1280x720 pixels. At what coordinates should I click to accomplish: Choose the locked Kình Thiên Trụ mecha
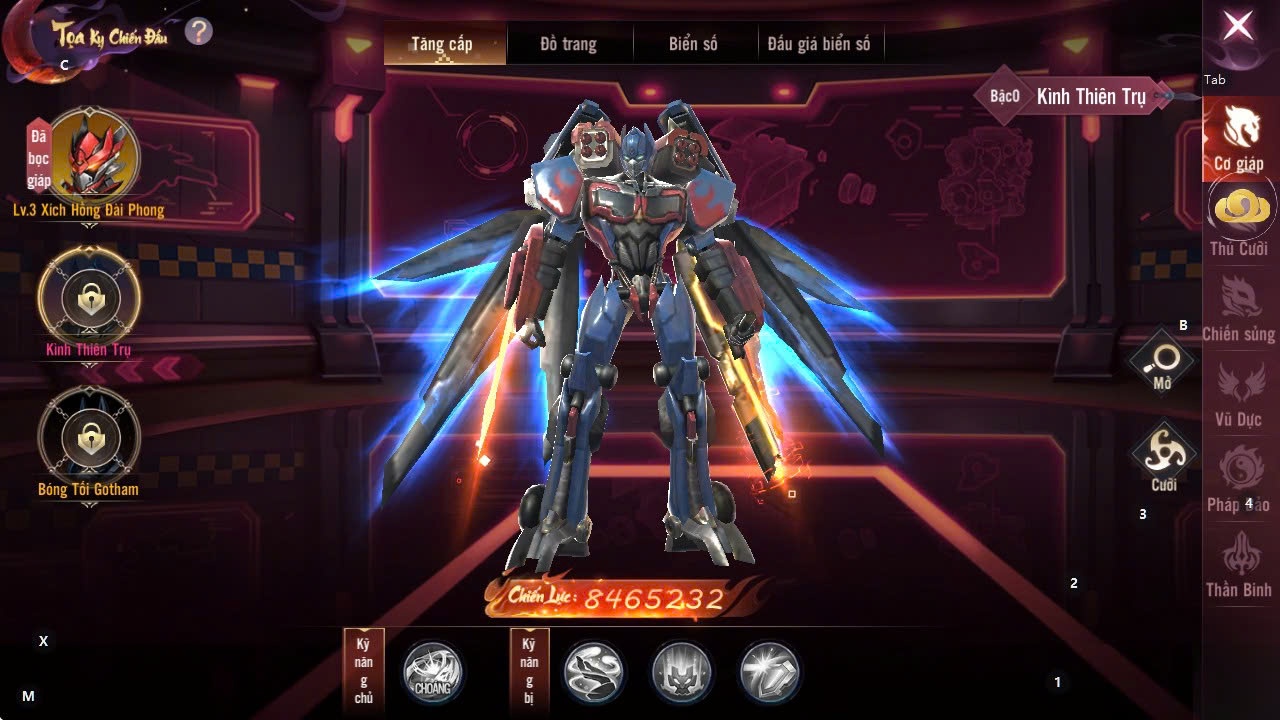coord(89,297)
